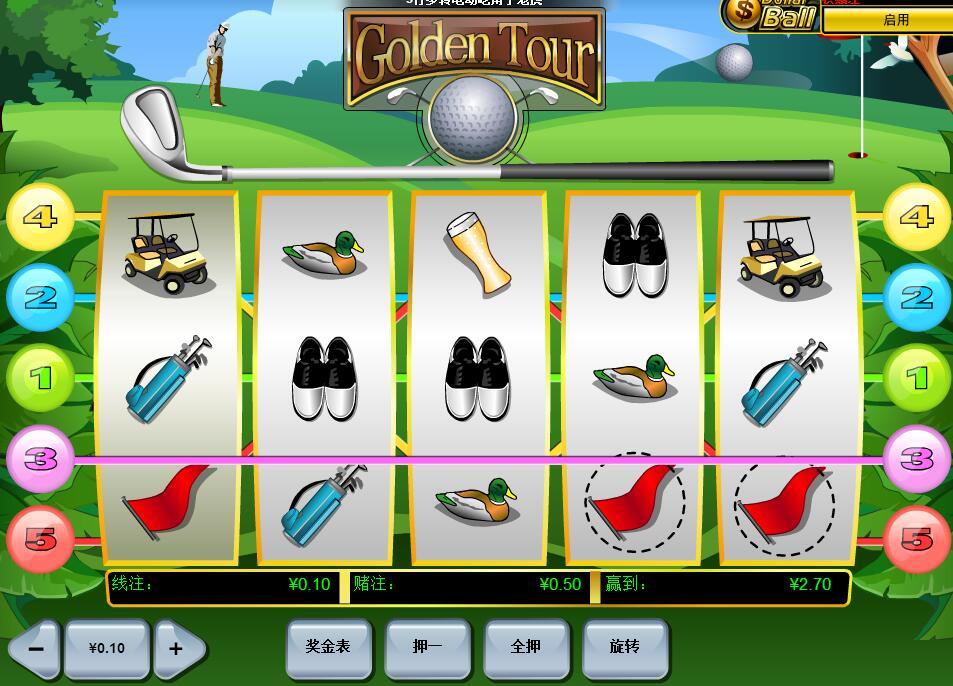
Task: Open the 奖金表 paytable
Action: pyautogui.click(x=328, y=647)
